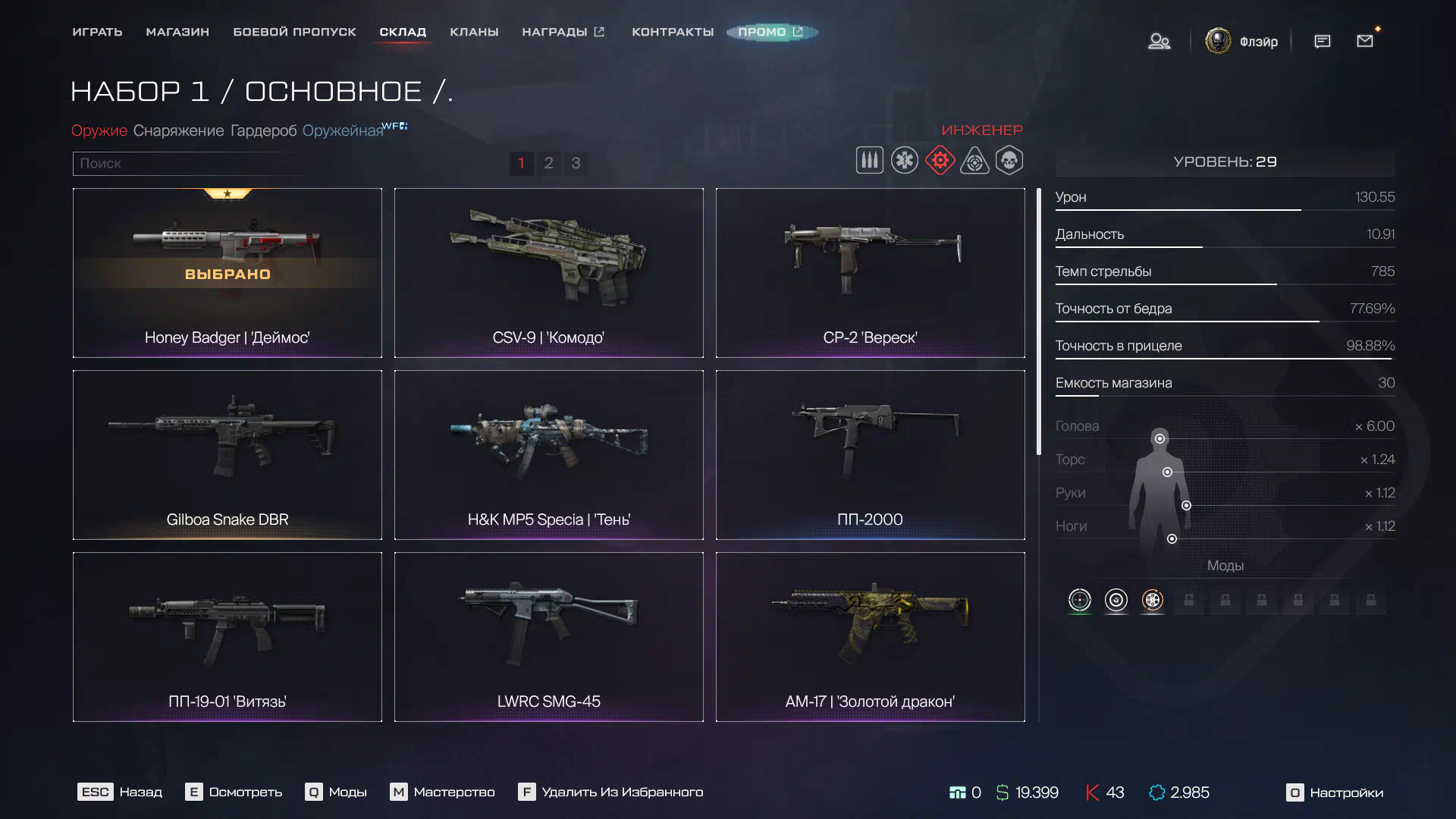Select the skull class icon
The width and height of the screenshot is (1456, 819).
(1009, 161)
